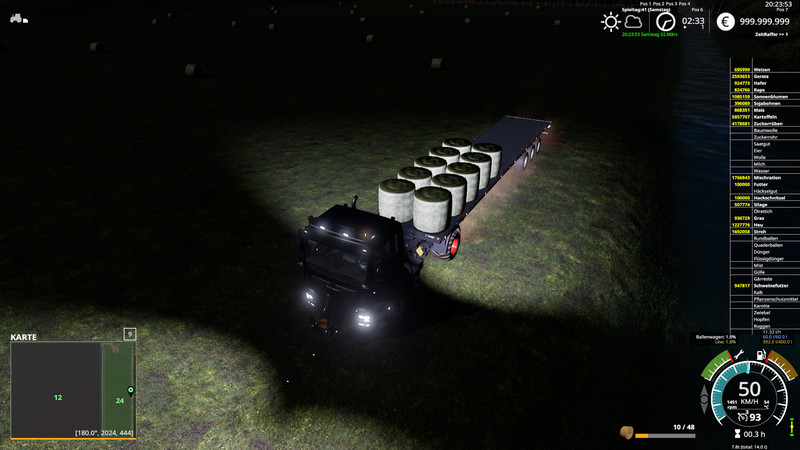Select the field 24 number on the minimap
This screenshot has width=800, height=450.
point(120,401)
